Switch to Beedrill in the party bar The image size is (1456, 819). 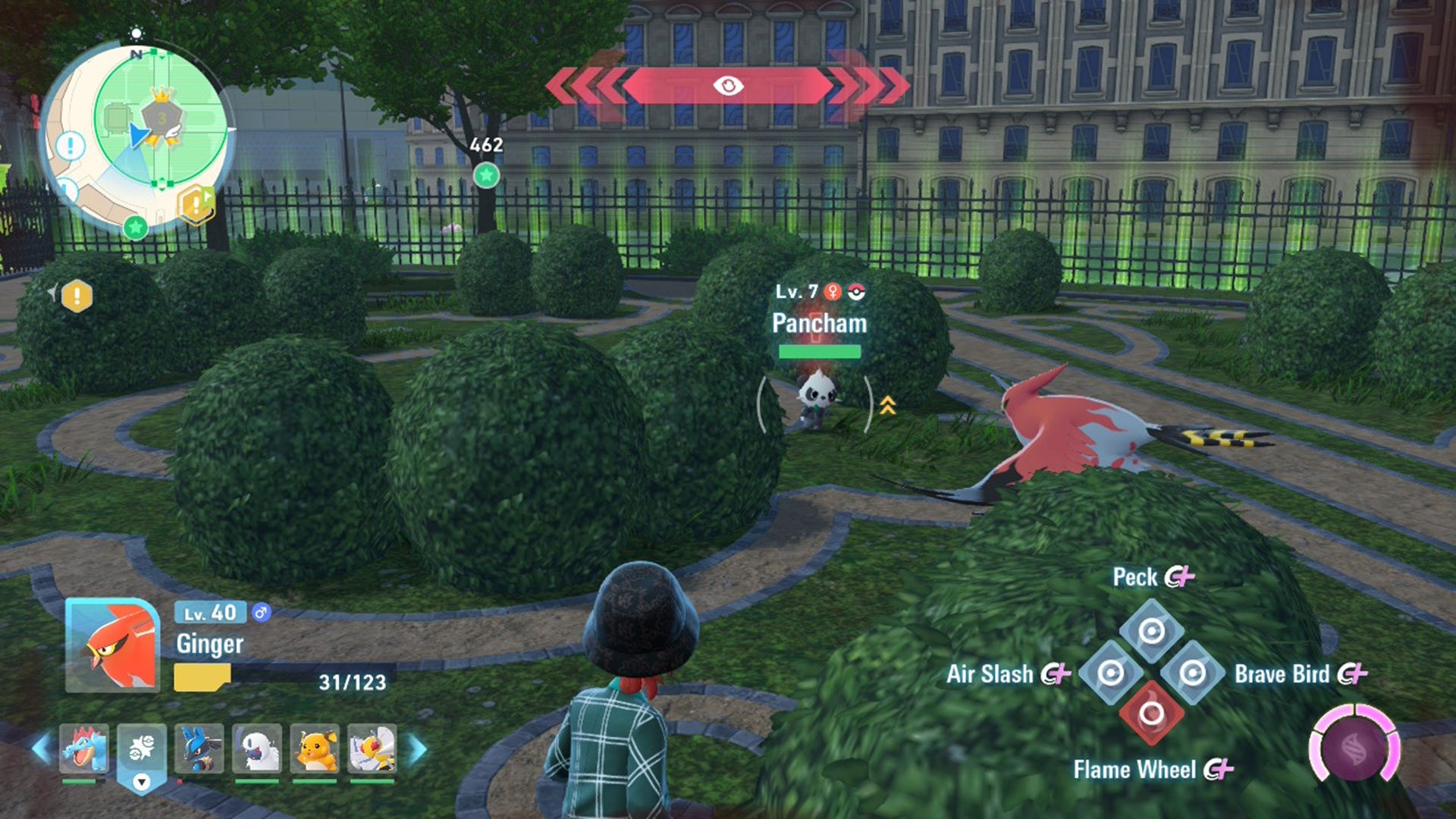pos(372,748)
